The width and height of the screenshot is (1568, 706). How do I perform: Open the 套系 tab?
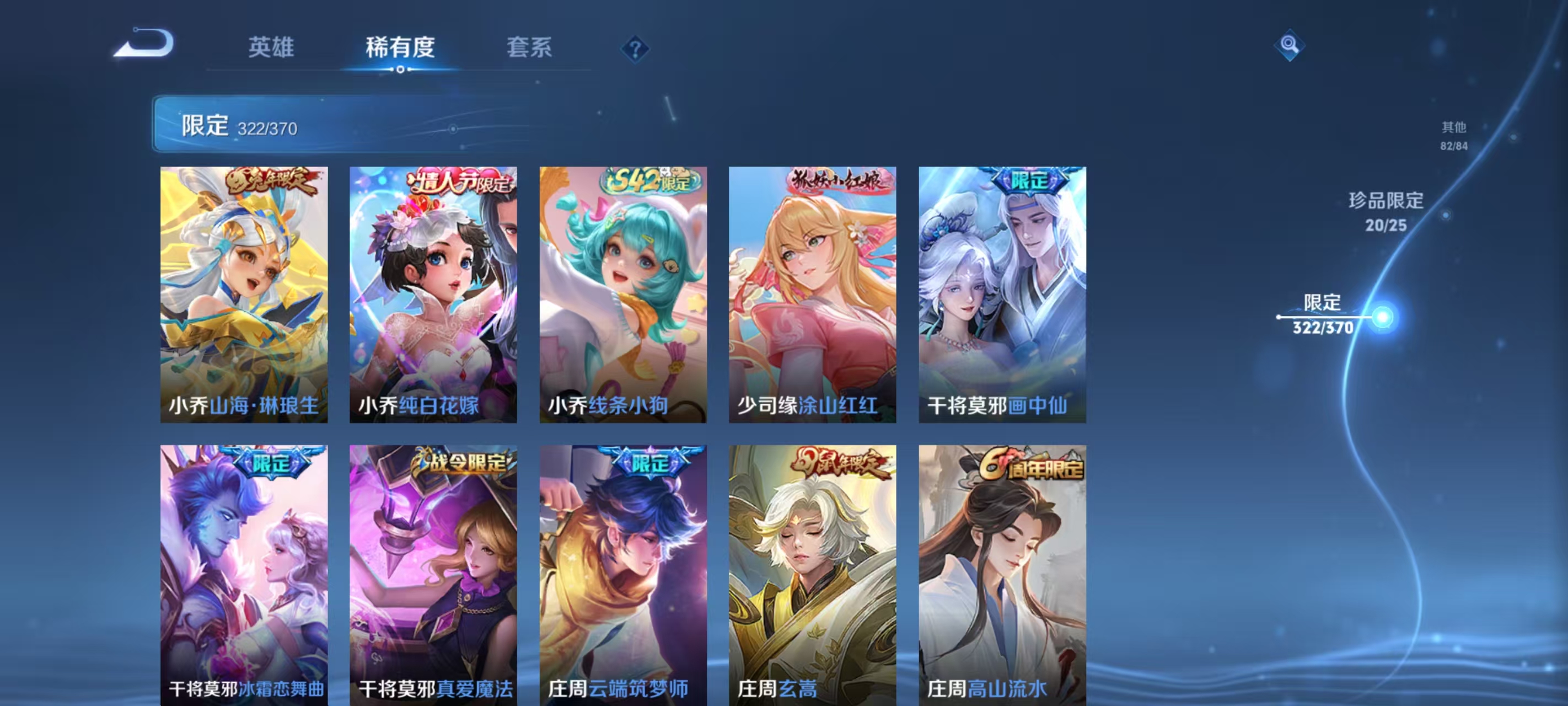click(529, 47)
